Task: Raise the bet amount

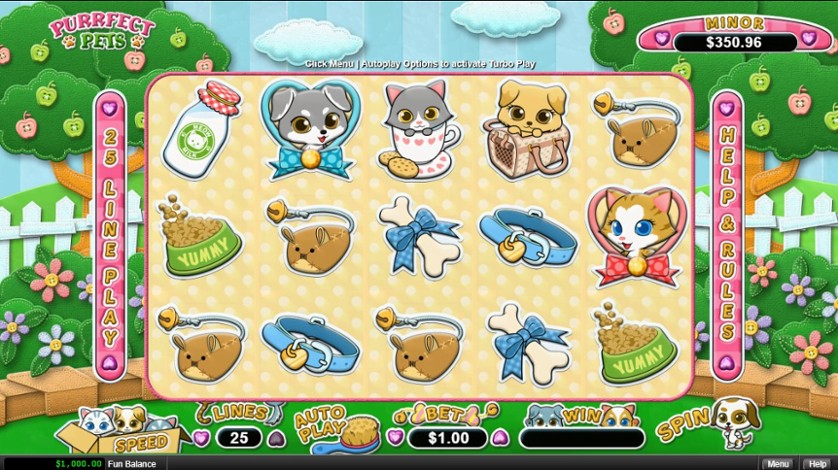Action: [x=499, y=438]
